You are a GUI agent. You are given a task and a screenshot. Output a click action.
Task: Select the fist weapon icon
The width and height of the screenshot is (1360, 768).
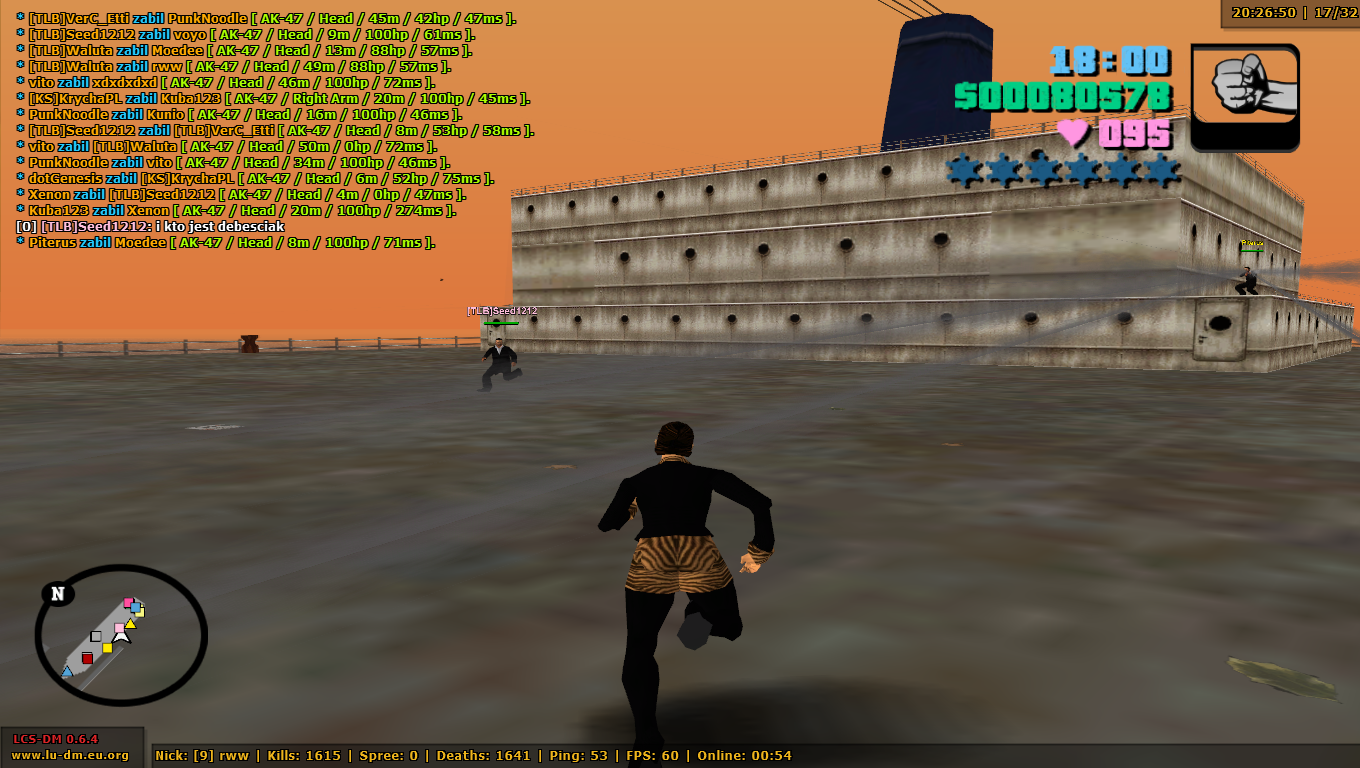pos(1244,97)
